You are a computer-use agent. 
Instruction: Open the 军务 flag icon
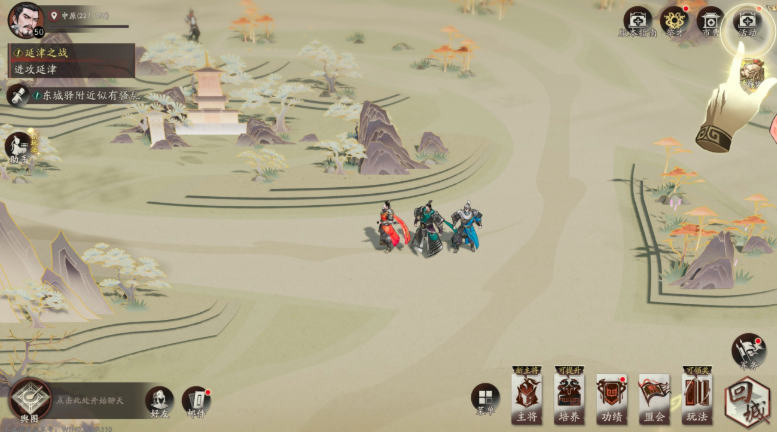[x=748, y=350]
